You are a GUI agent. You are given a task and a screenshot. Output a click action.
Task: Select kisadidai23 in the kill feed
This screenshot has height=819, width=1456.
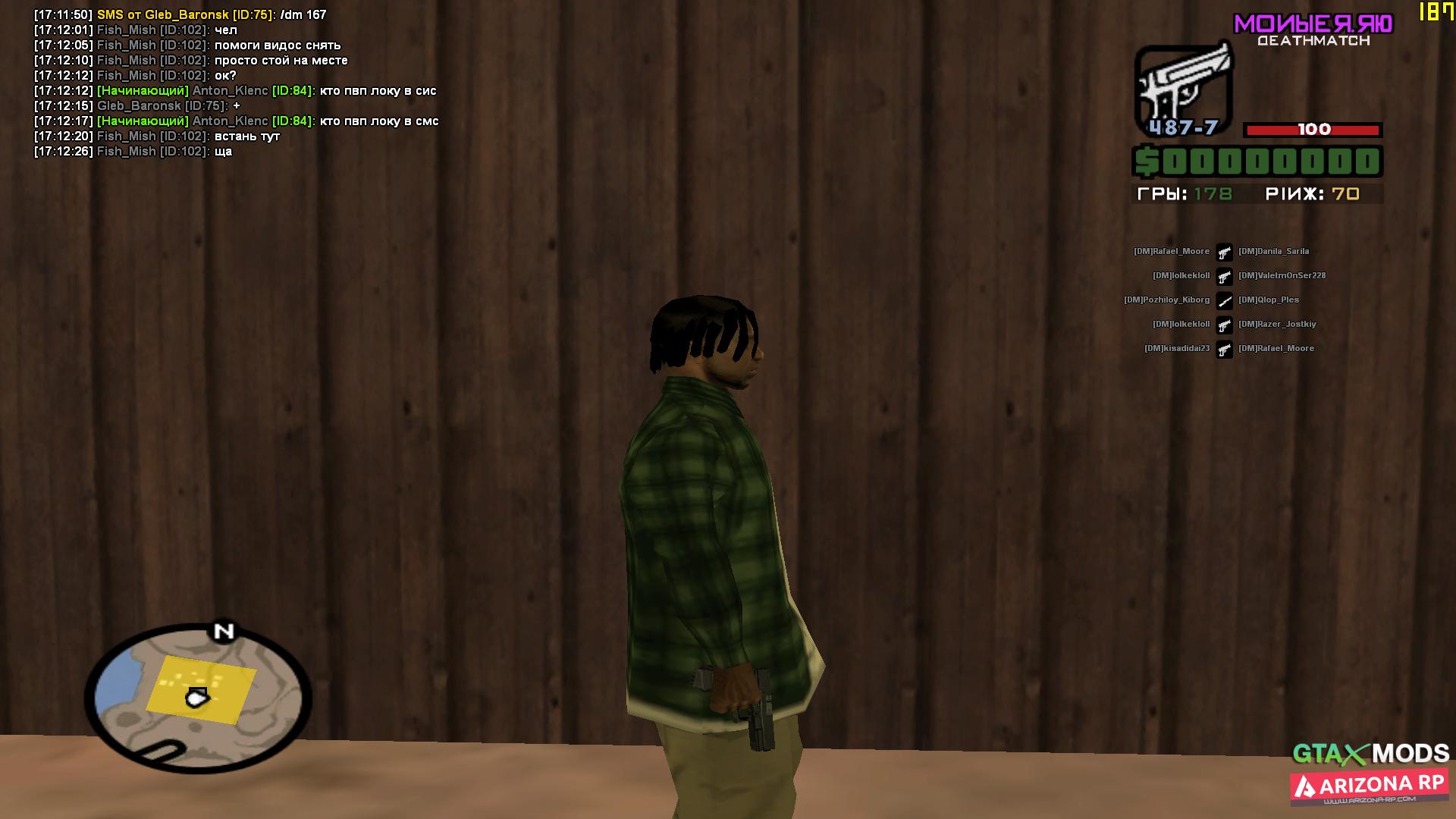tap(1177, 349)
